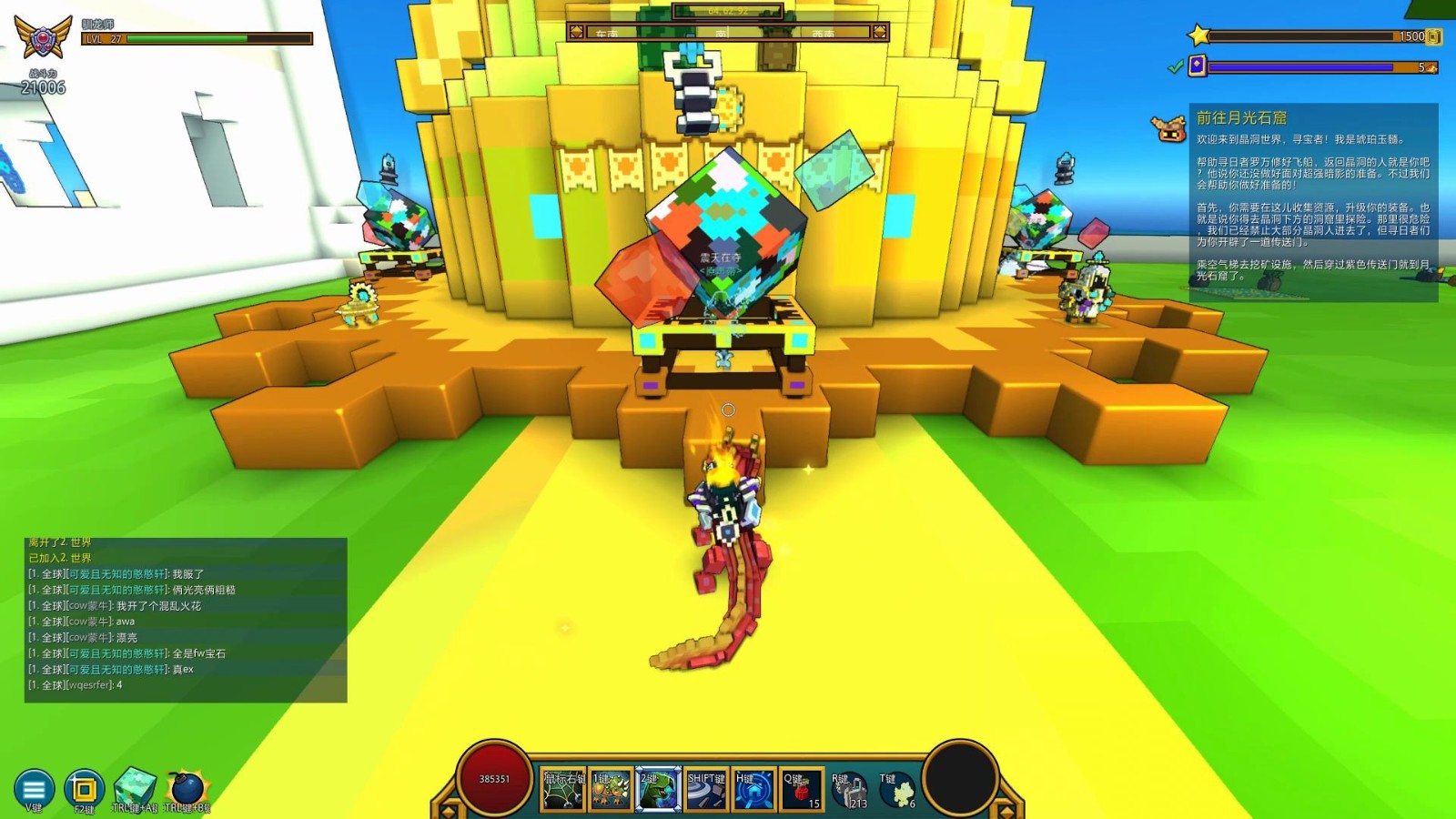Click the blue home teleport ability
The width and height of the screenshot is (1456, 819).
coord(753,790)
